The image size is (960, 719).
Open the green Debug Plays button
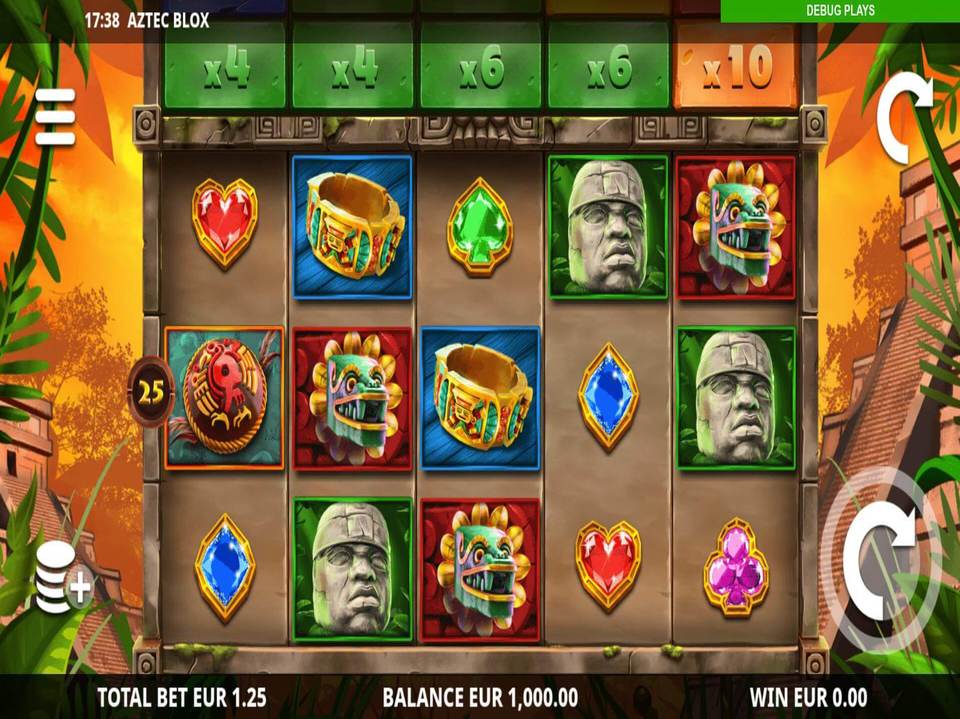point(840,11)
